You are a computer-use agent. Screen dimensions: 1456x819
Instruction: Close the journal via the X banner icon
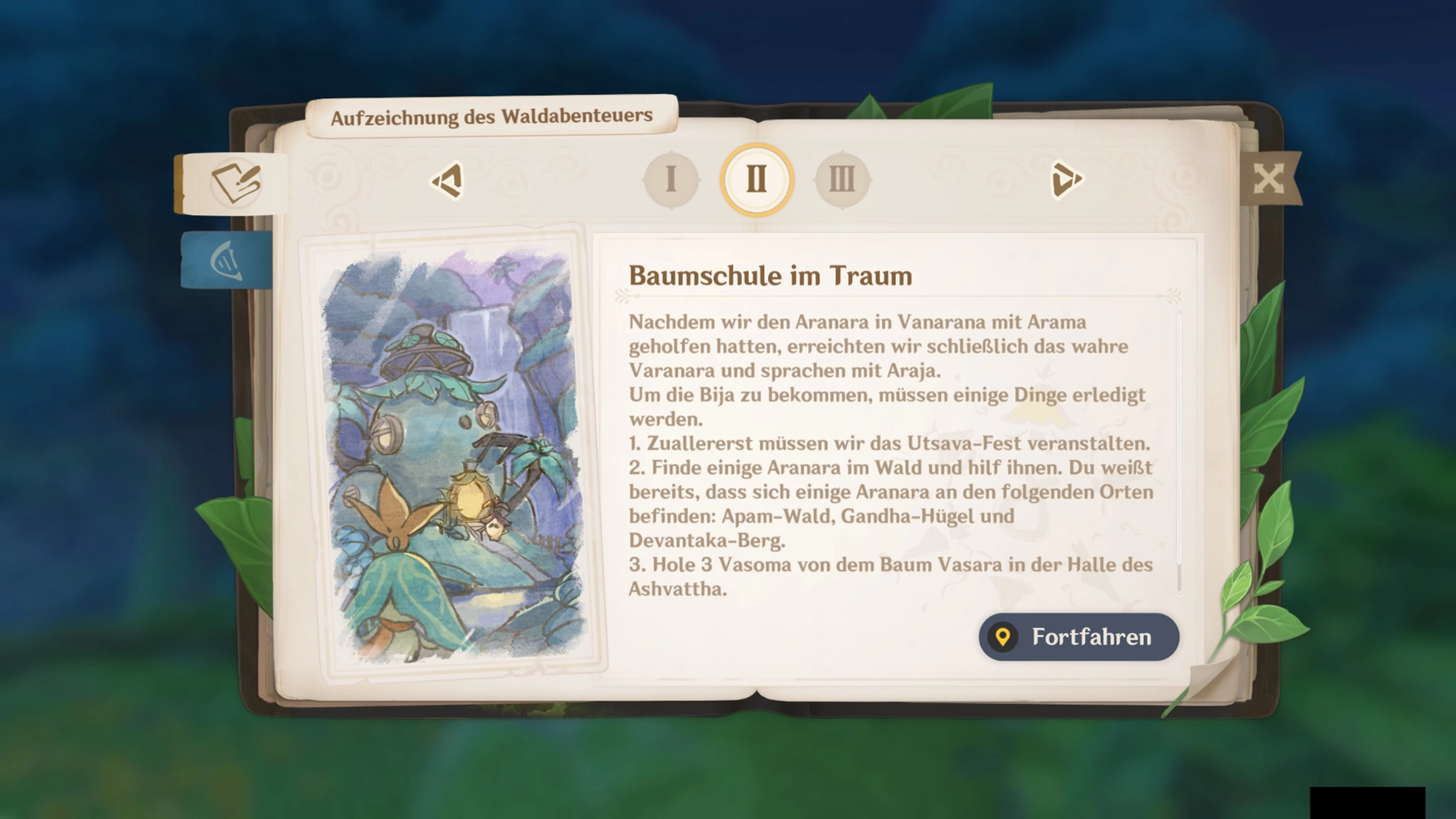click(1270, 177)
